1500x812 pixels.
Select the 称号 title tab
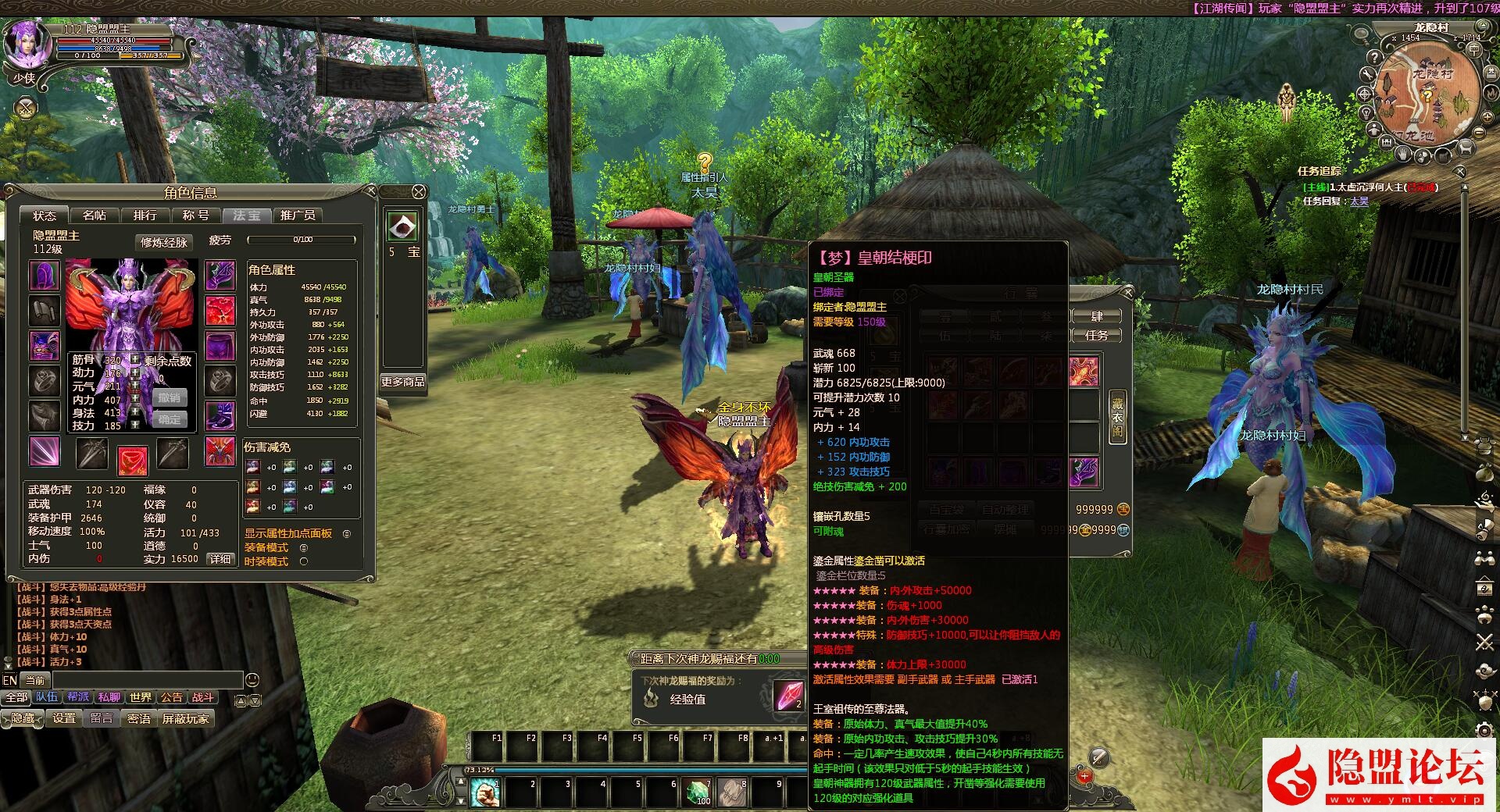tap(195, 215)
